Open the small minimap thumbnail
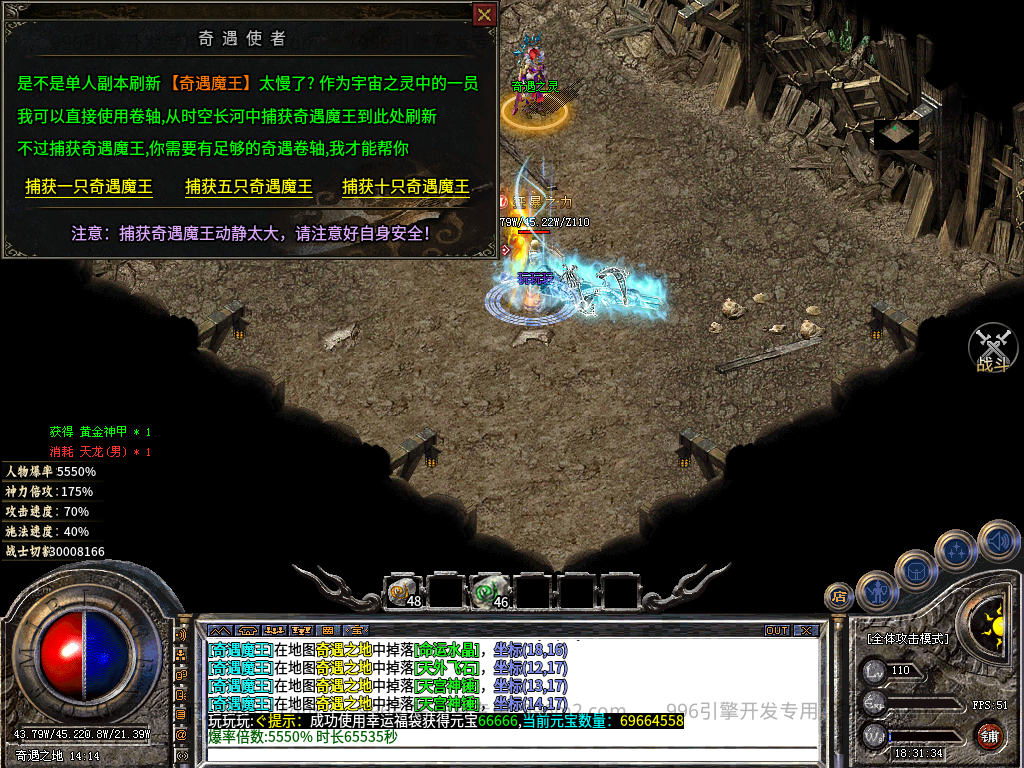Image resolution: width=1024 pixels, height=768 pixels. [896, 134]
